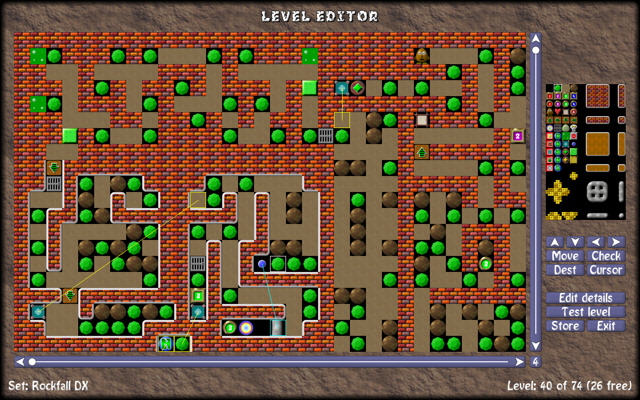This screenshot has height=400, width=640.
Task: Click the palette up arrow button
Action: pos(555,242)
